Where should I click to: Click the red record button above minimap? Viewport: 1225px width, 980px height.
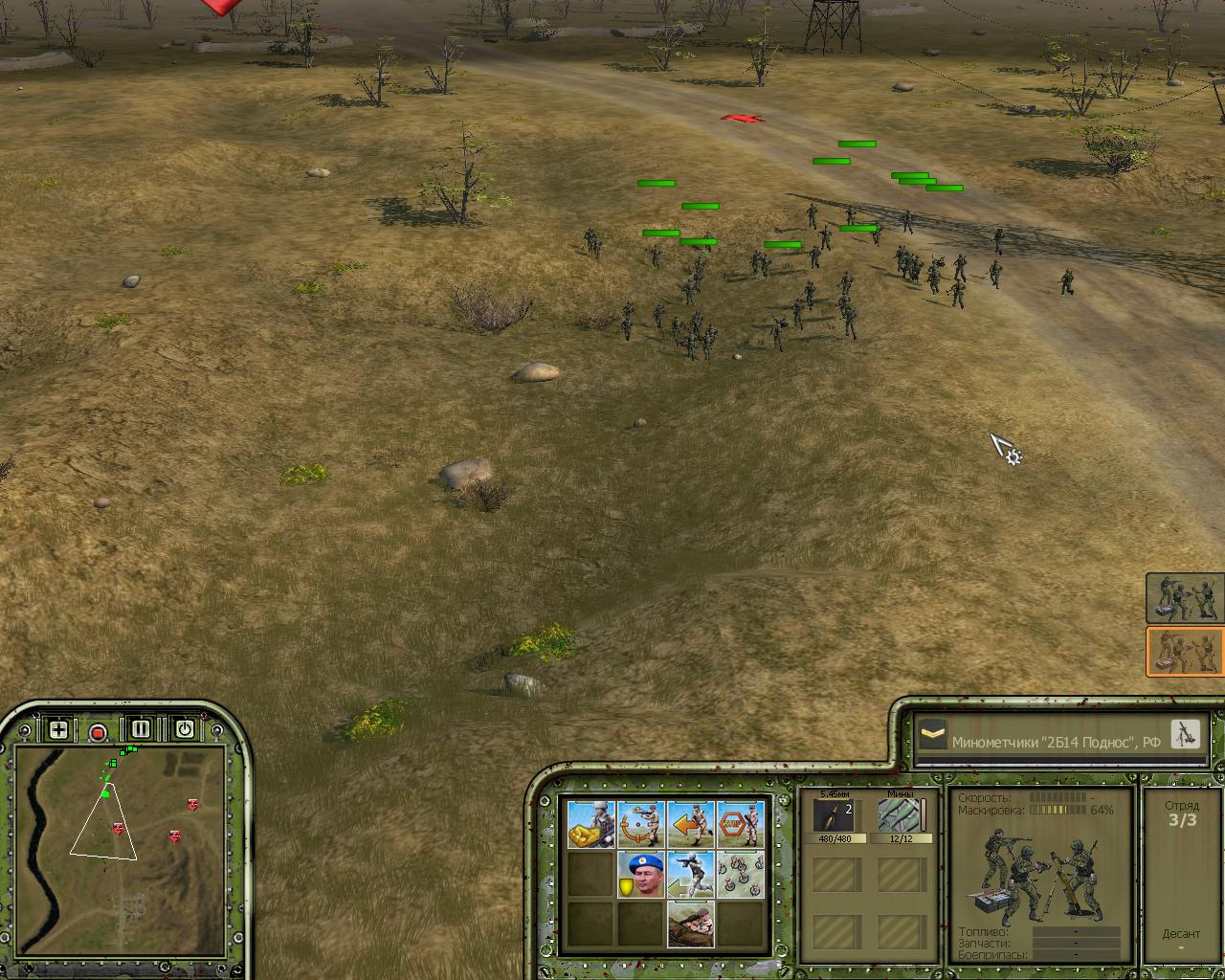[x=98, y=733]
